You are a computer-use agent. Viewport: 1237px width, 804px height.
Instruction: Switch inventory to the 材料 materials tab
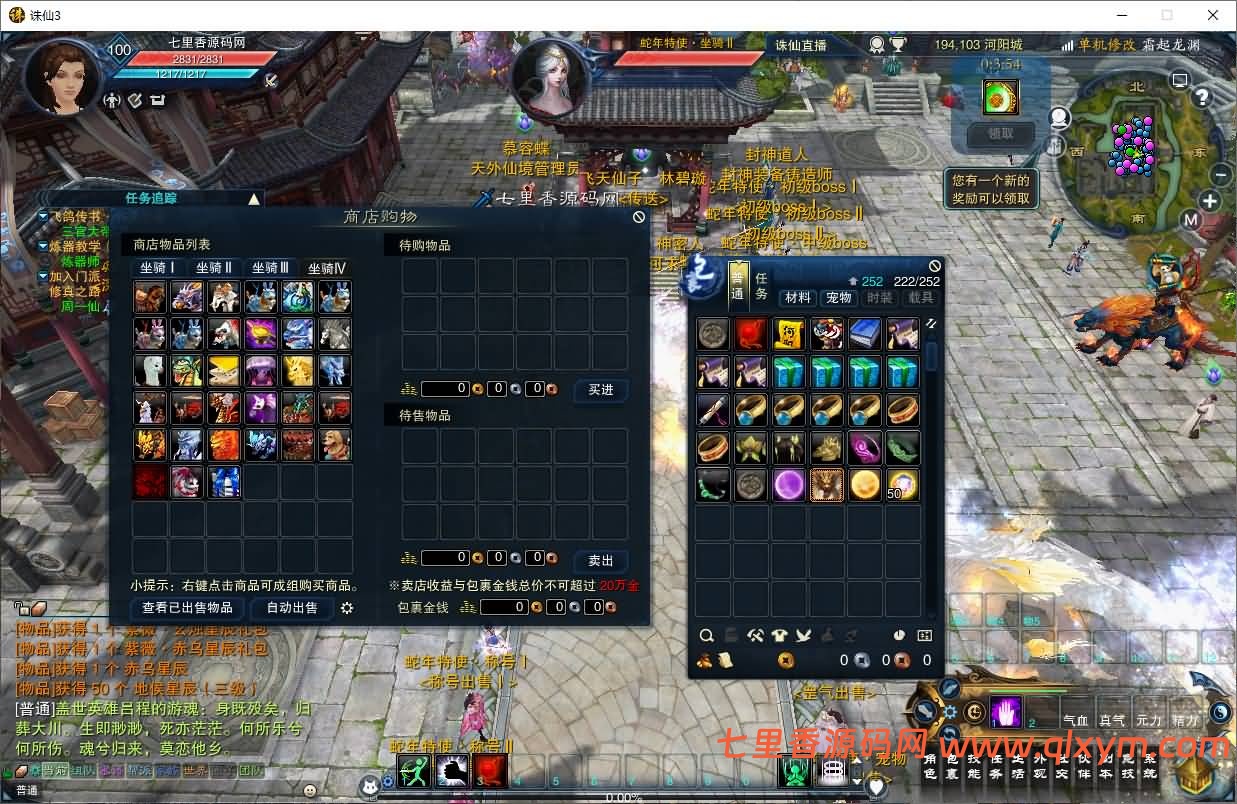click(797, 298)
